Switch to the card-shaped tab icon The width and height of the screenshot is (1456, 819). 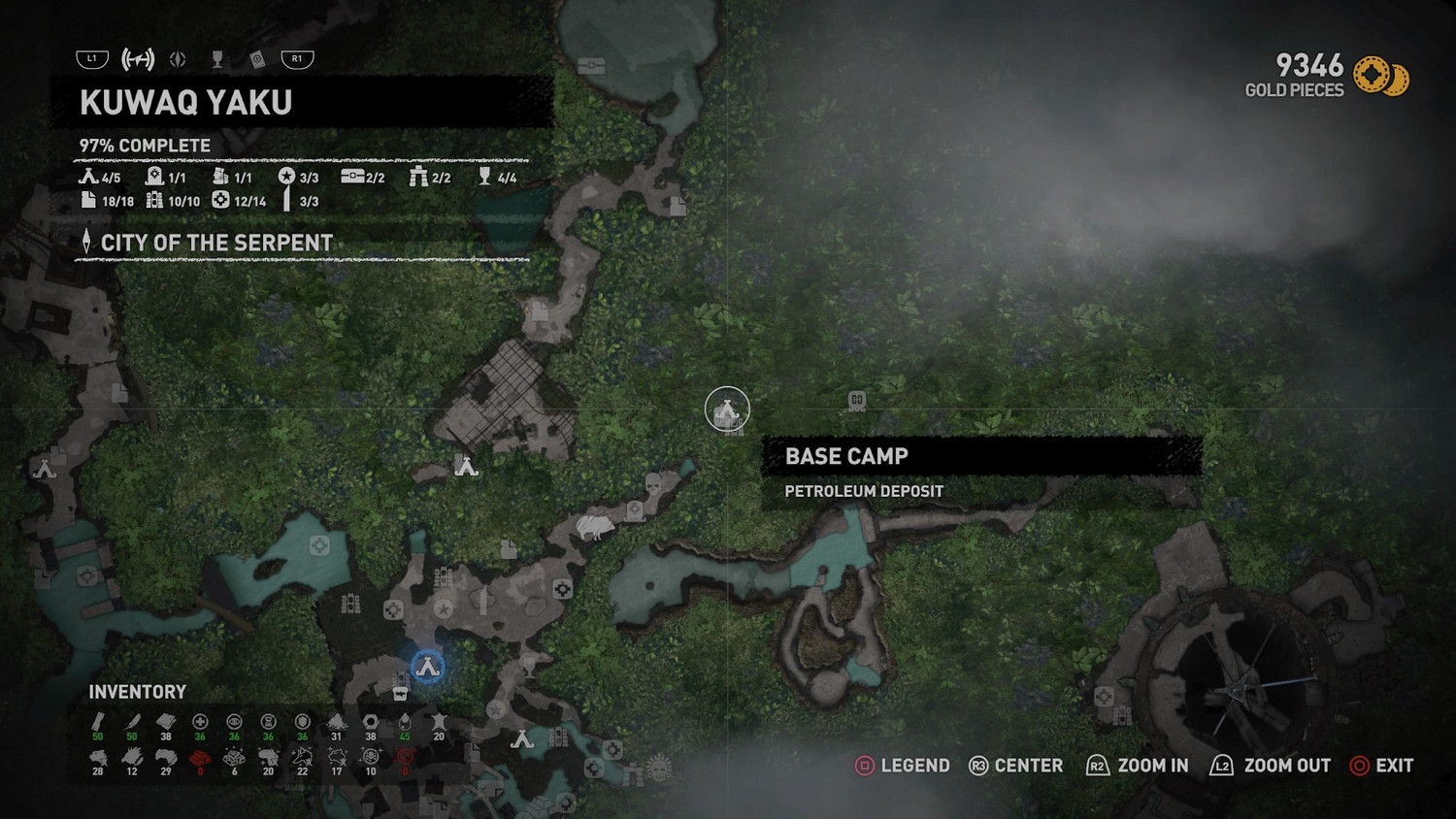click(257, 60)
